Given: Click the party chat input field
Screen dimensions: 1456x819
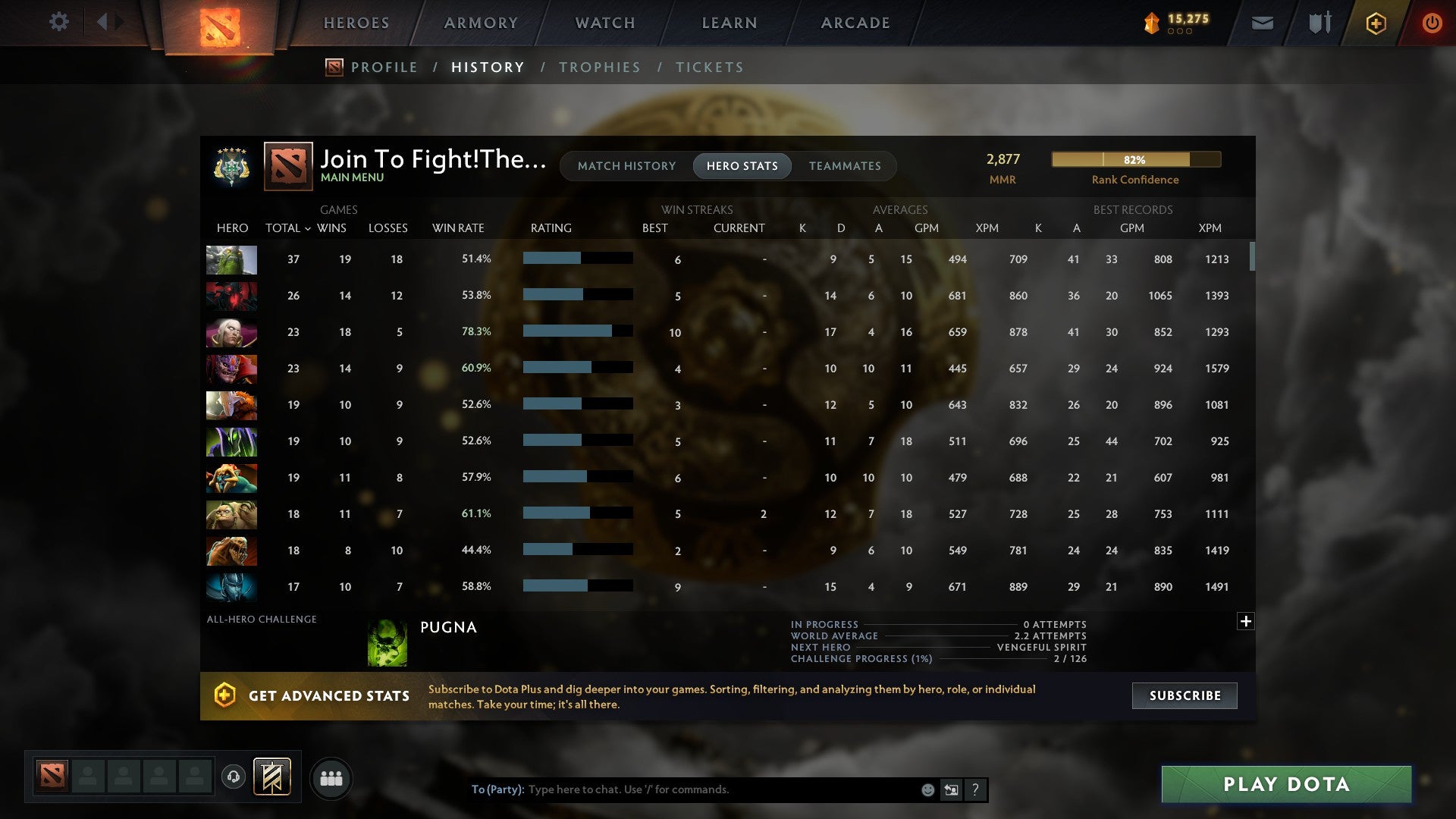Looking at the screenshot, I should 682,789.
